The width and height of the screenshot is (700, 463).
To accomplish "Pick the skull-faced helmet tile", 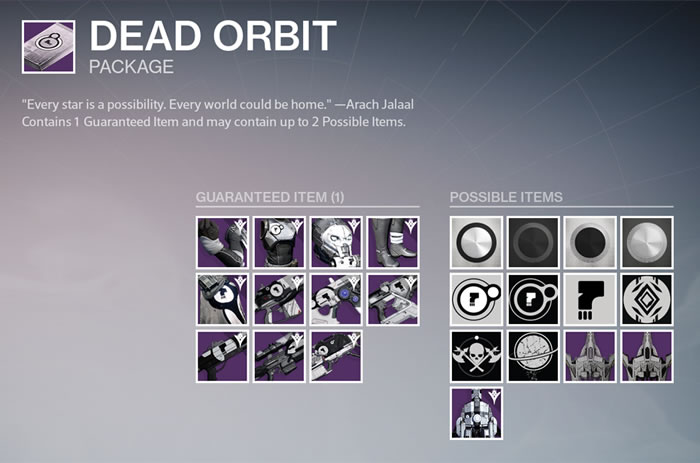I will [x=336, y=241].
